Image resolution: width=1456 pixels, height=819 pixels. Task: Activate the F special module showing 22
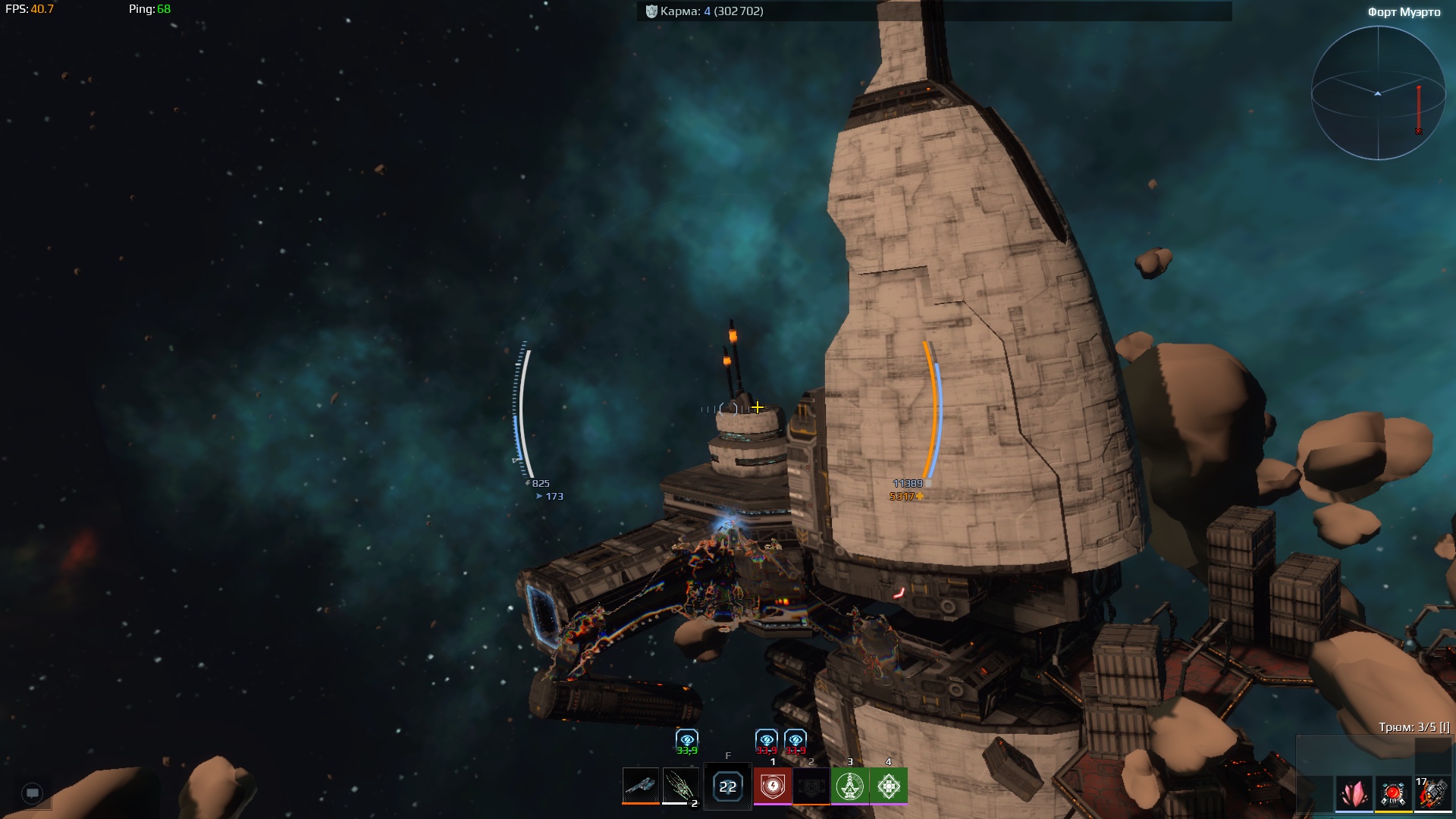click(x=727, y=786)
